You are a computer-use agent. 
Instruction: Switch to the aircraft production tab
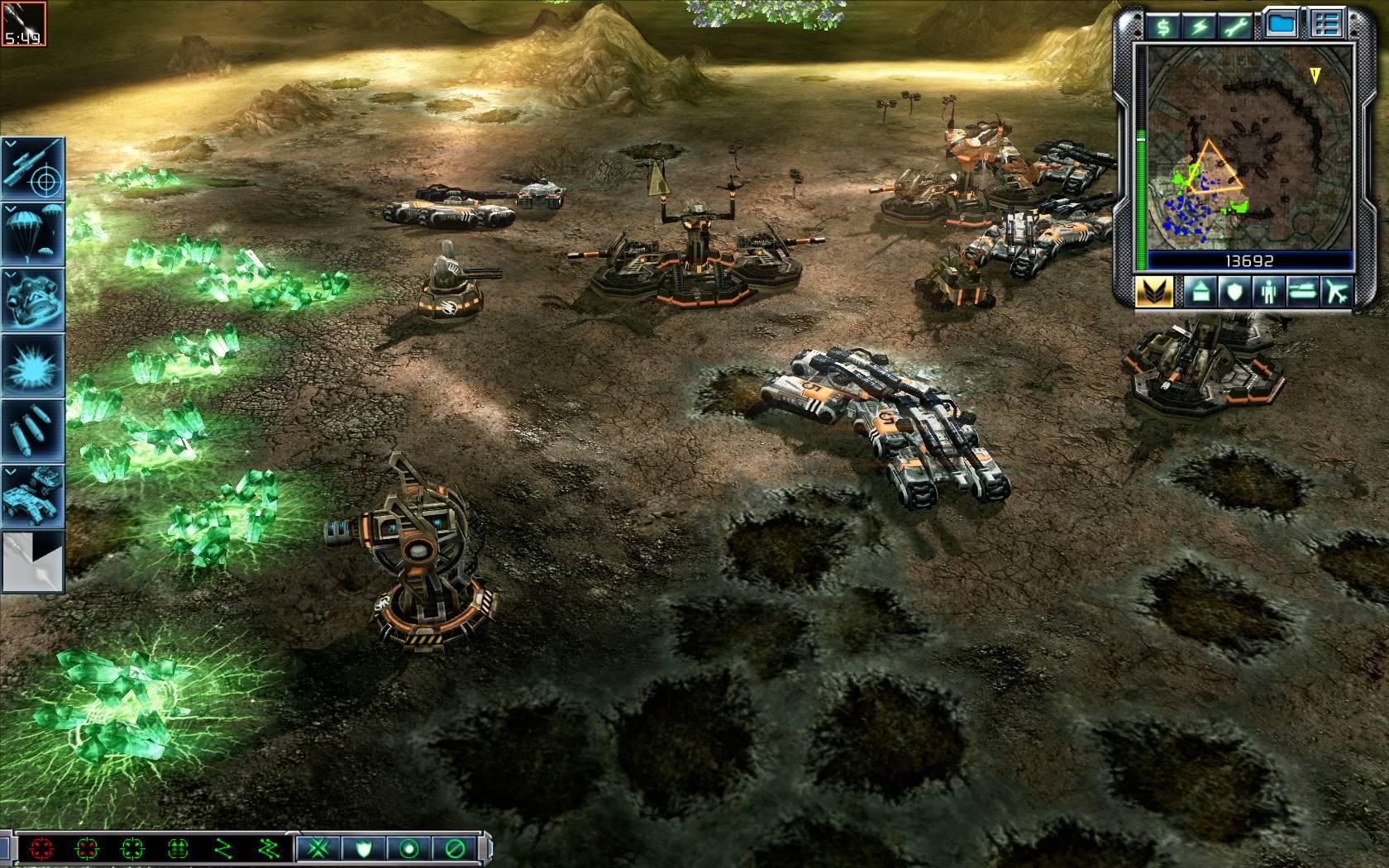point(1334,292)
